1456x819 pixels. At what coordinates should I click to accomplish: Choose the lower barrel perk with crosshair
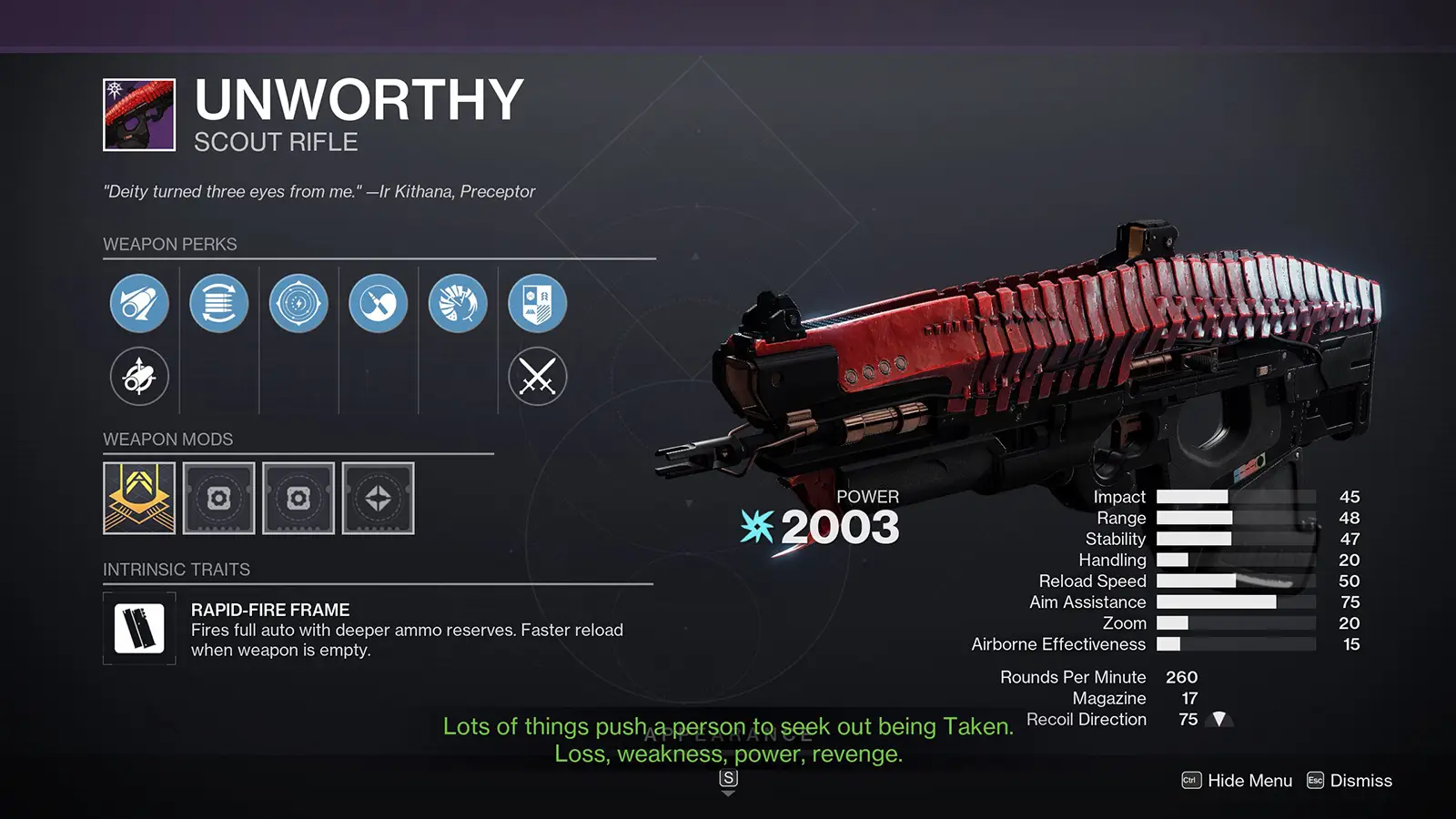coord(139,376)
